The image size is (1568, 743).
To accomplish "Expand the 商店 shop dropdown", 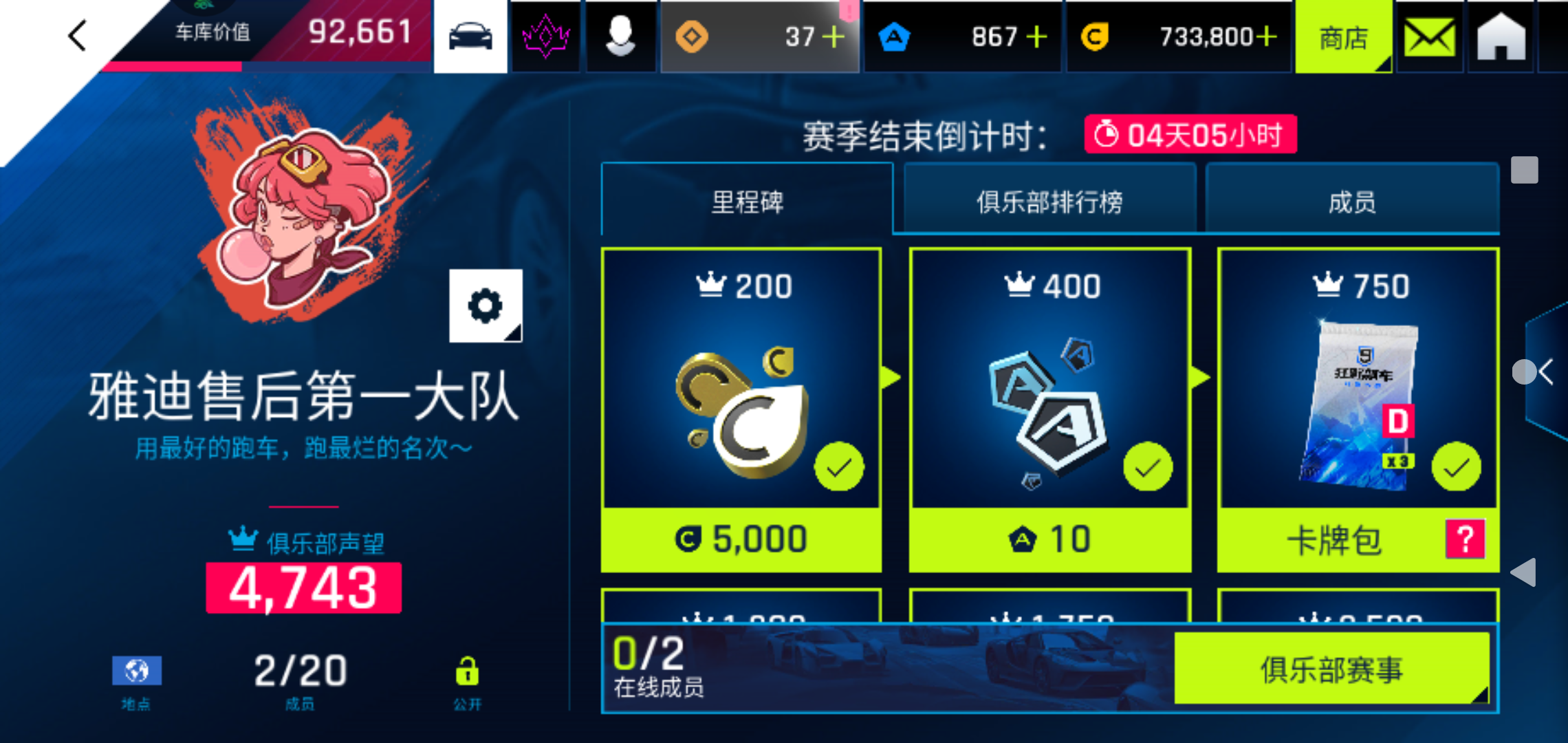I will [x=1343, y=37].
